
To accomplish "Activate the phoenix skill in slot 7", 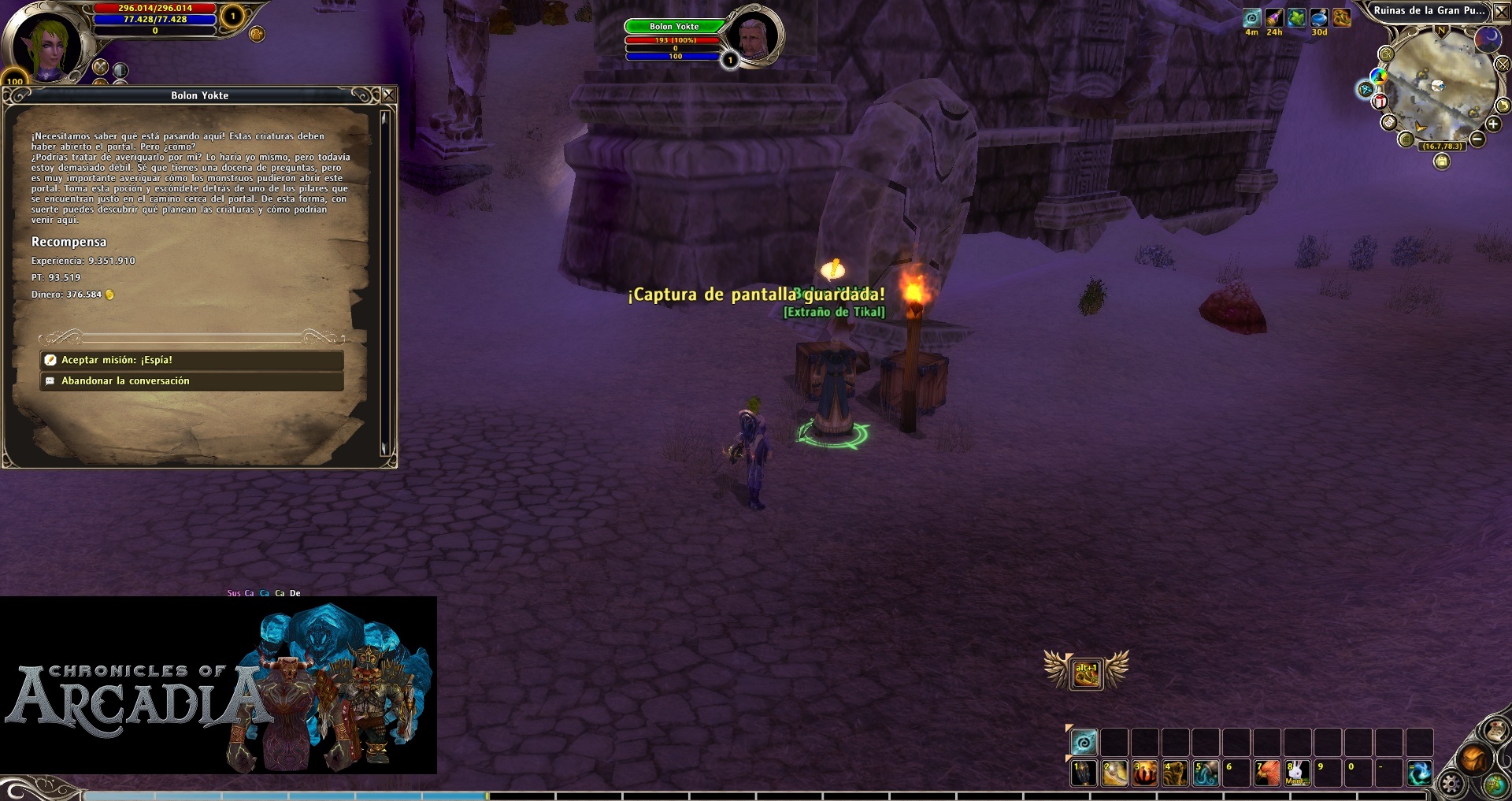I will [1266, 773].
